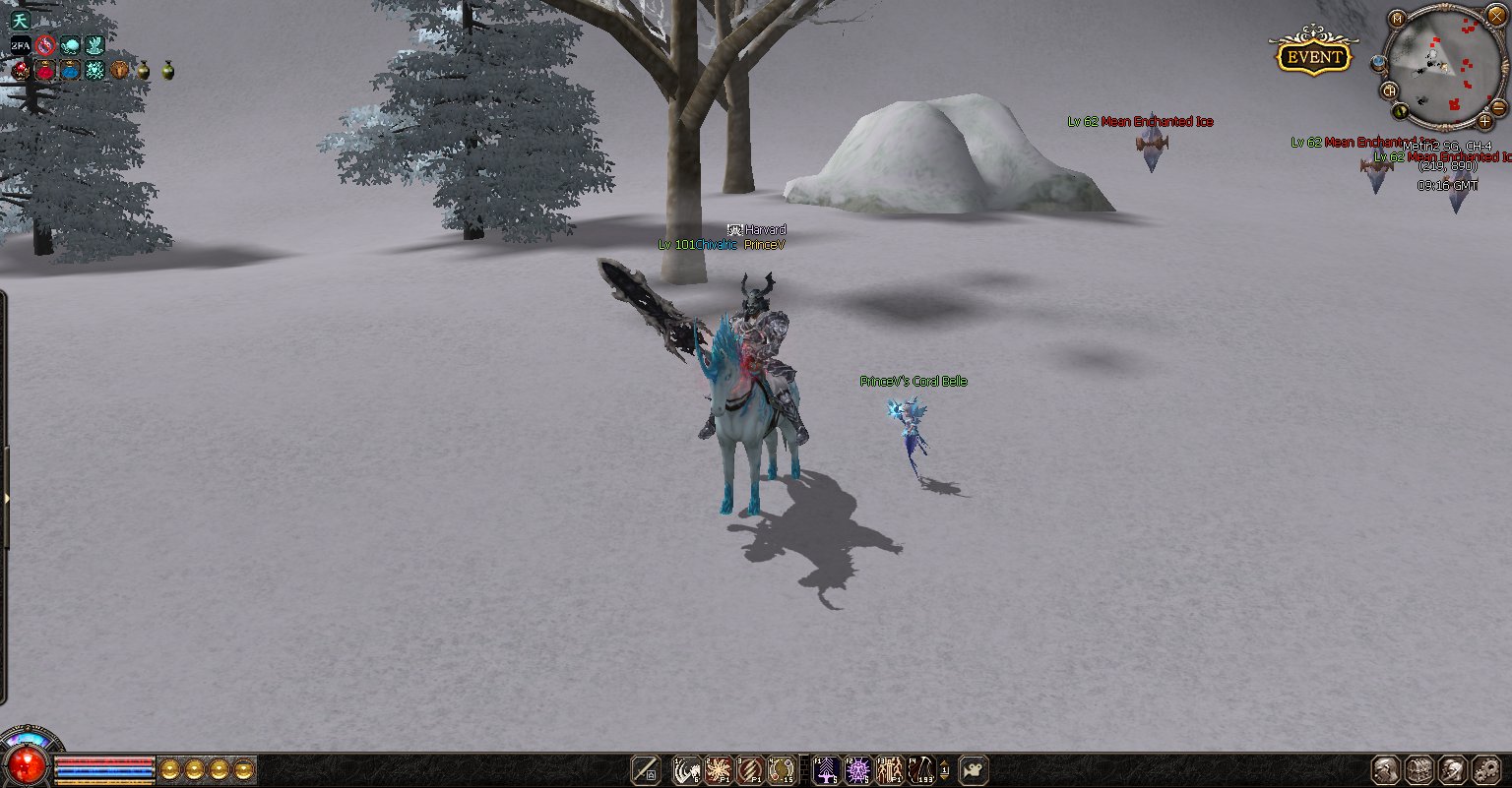Activate the F2 purple aura skill
Image resolution: width=1512 pixels, height=788 pixels.
click(x=857, y=770)
